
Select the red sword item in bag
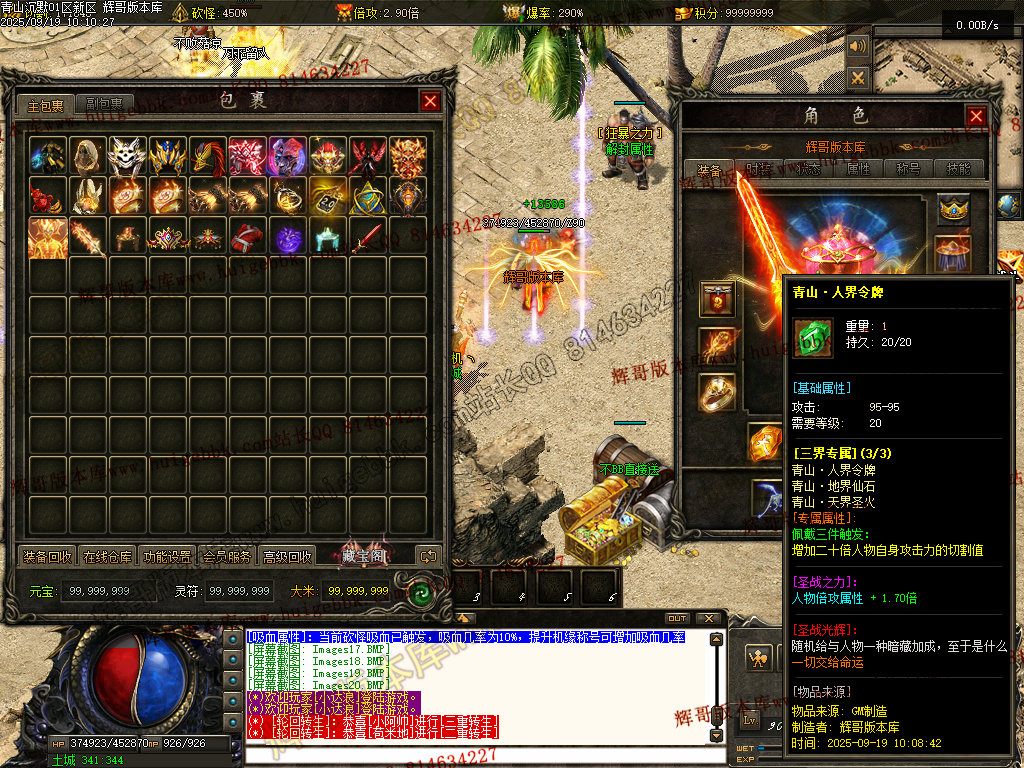tap(368, 237)
